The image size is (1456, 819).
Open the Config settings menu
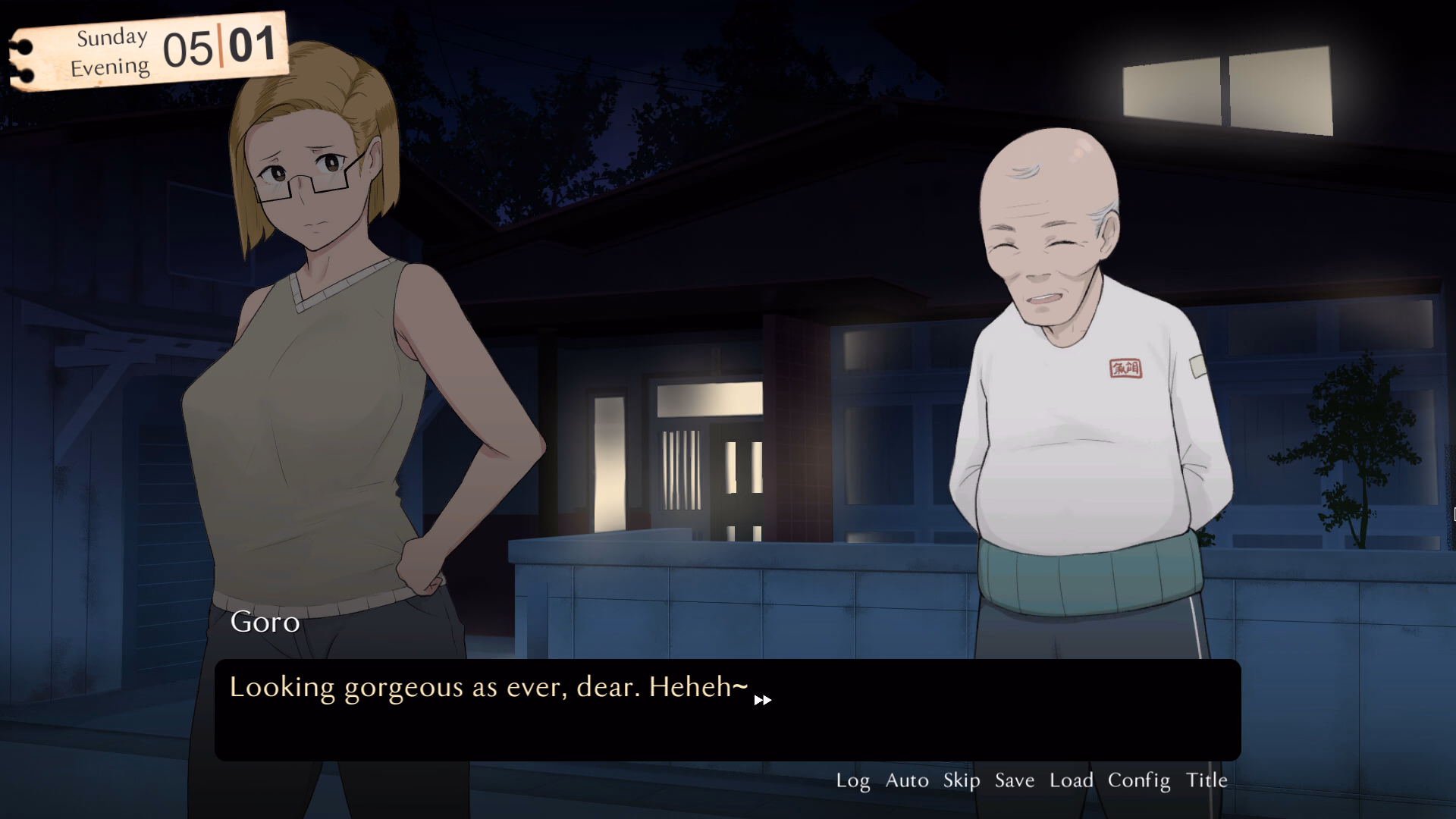pyautogui.click(x=1139, y=780)
